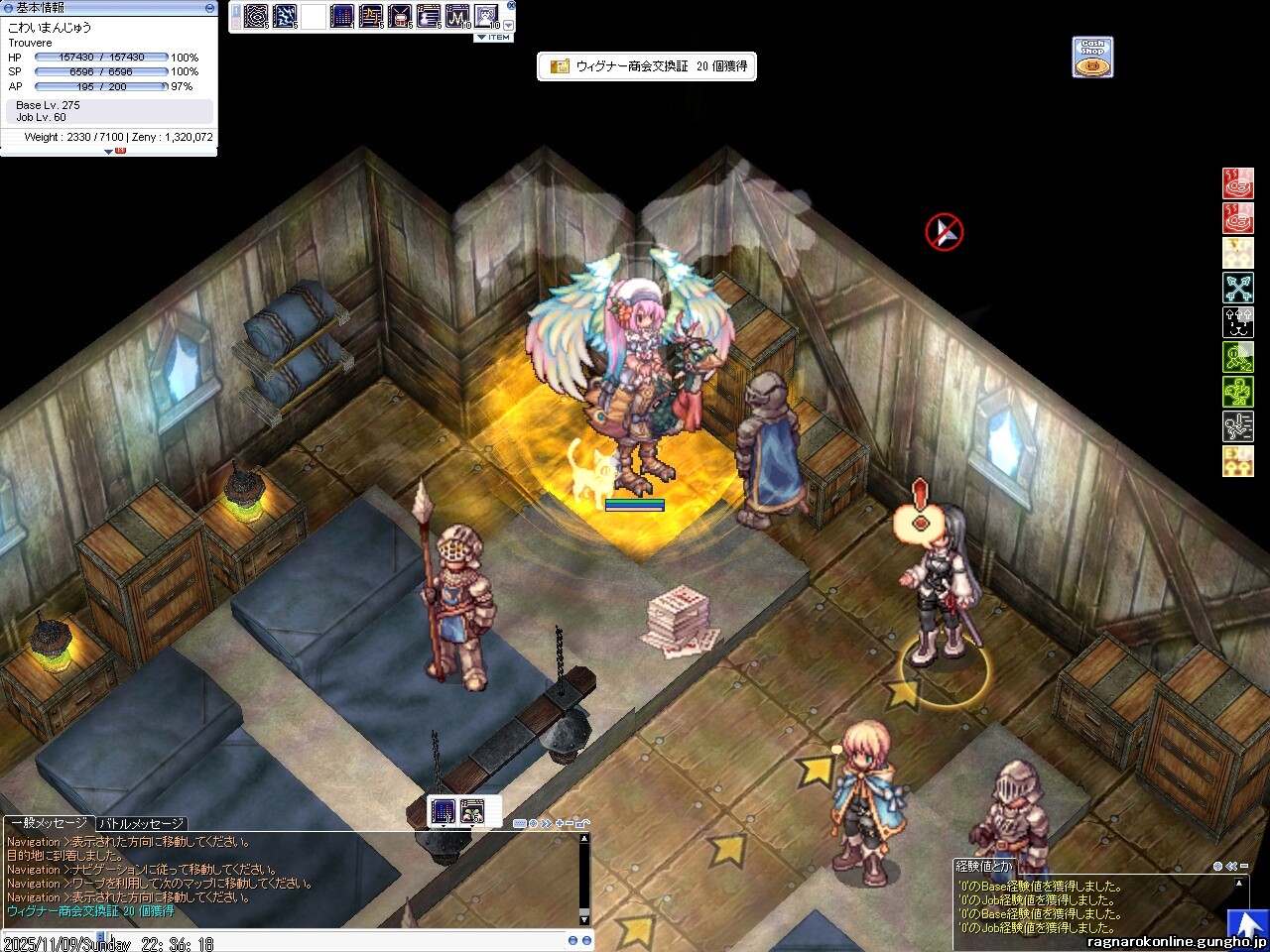Activate the drum skill on the hotbar
Viewport: 1270px width, 952px height.
[x=400, y=17]
